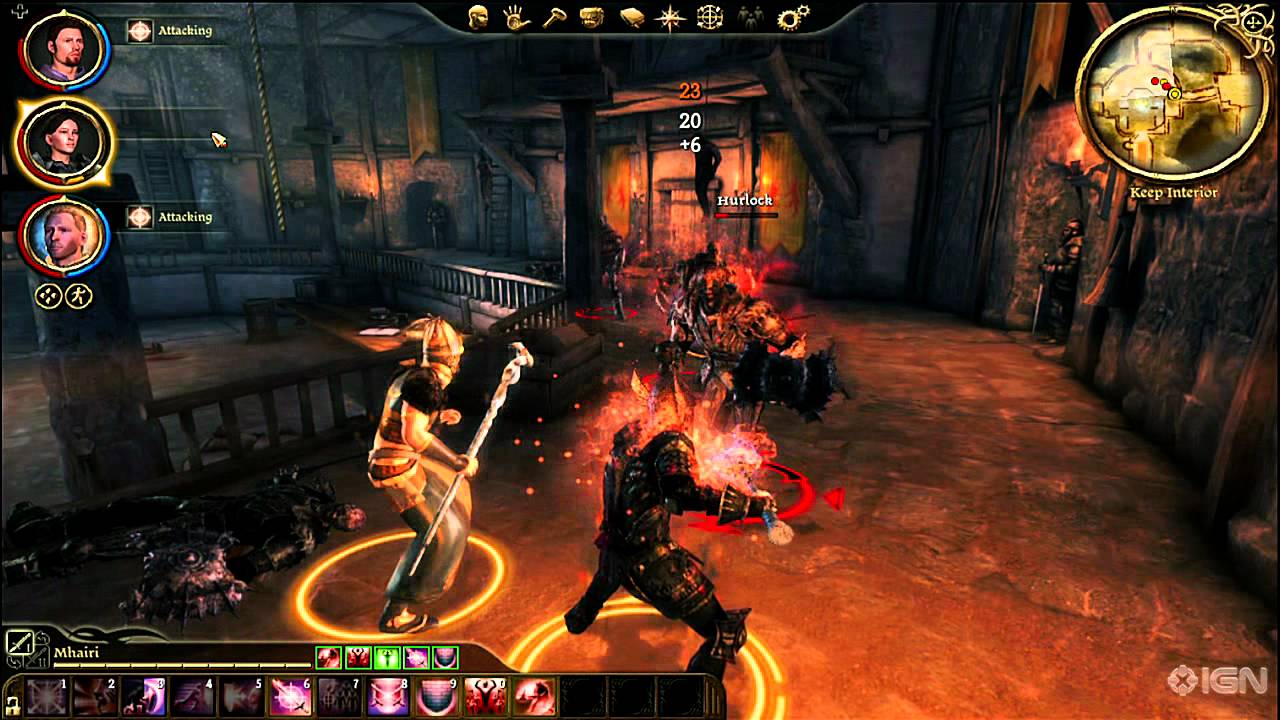
Task: Use the ability in quickbar slot 6
Action: click(290, 696)
